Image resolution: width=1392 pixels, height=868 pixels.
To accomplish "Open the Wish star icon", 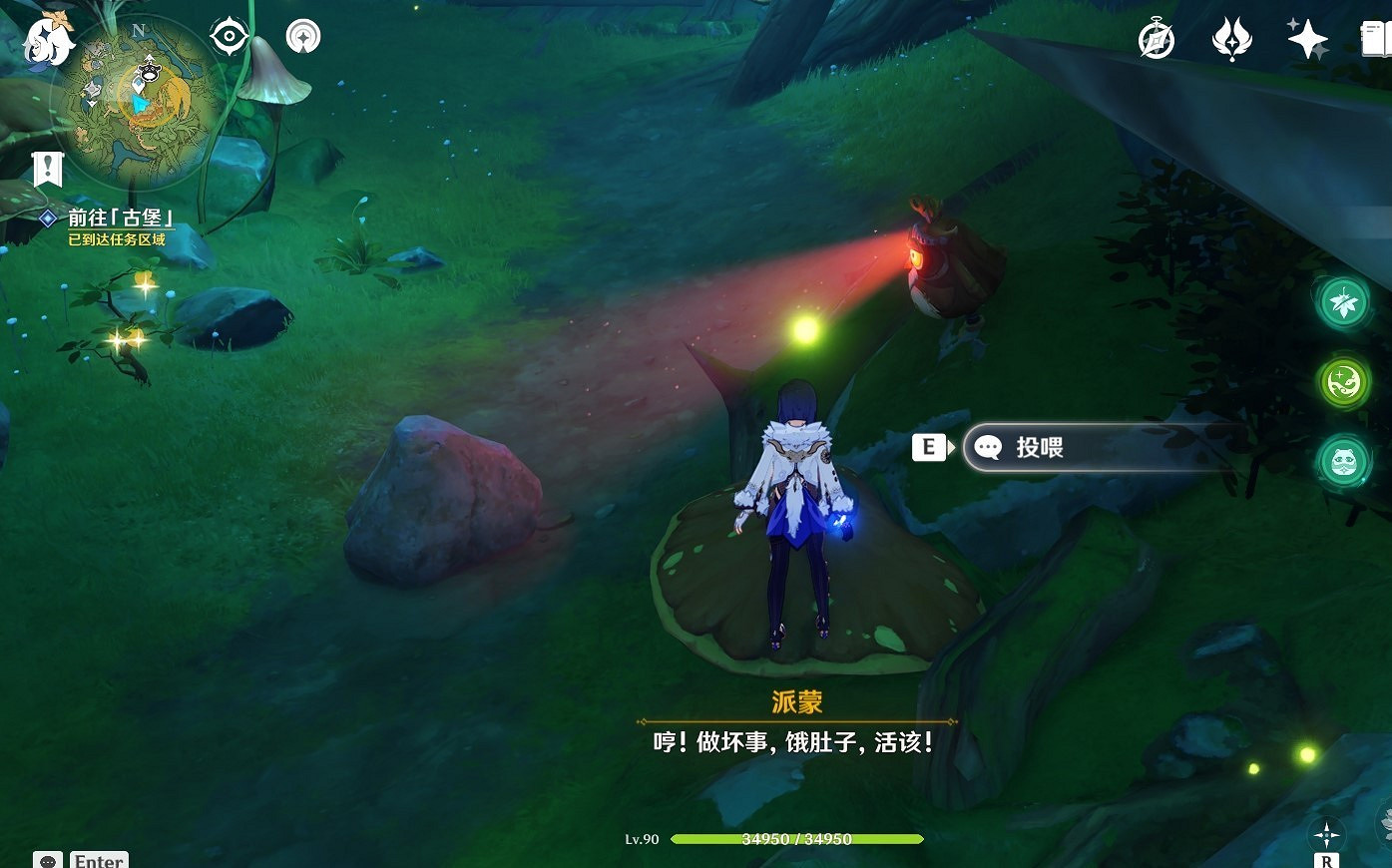I will (1307, 41).
